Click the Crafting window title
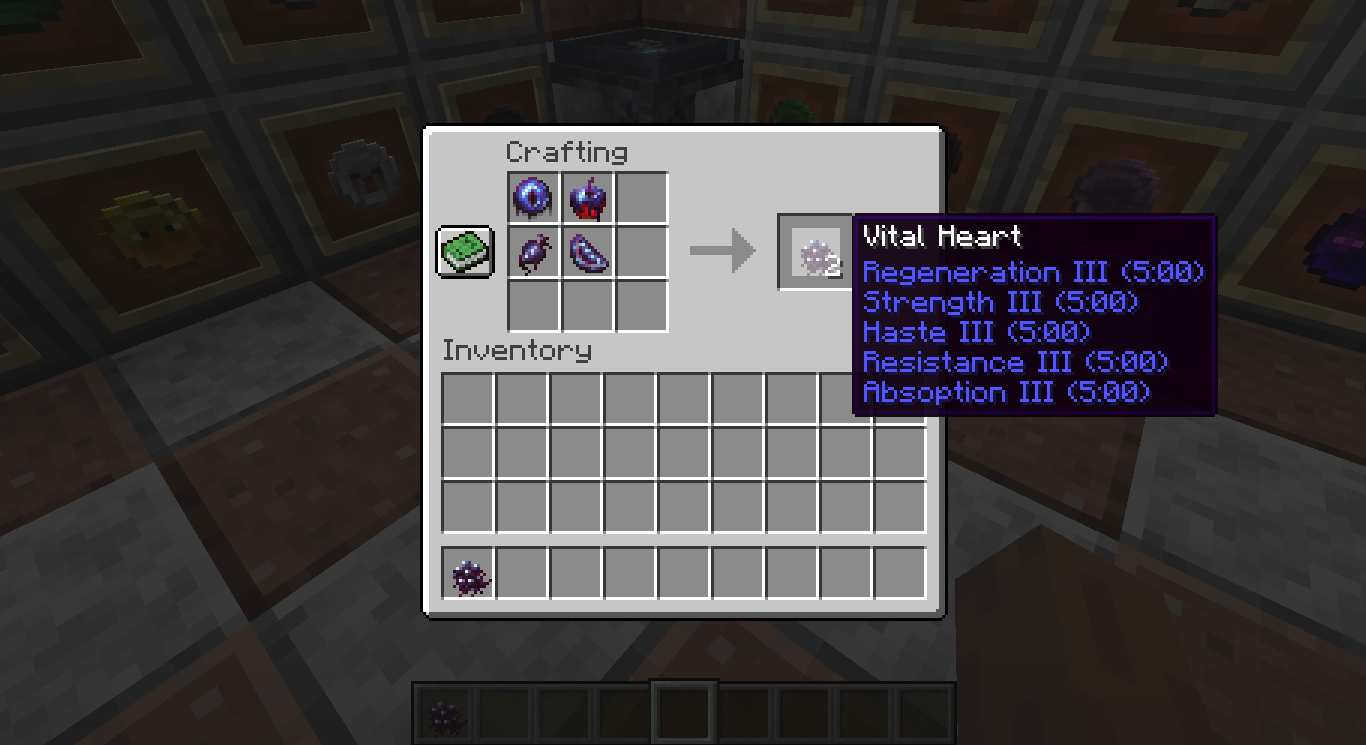The height and width of the screenshot is (745, 1366). [569, 152]
